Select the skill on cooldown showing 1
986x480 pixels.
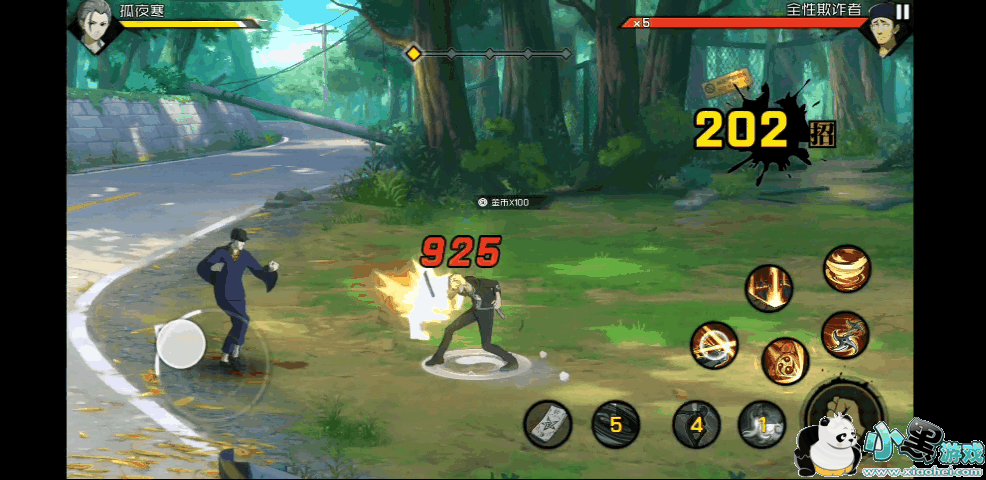pos(762,424)
